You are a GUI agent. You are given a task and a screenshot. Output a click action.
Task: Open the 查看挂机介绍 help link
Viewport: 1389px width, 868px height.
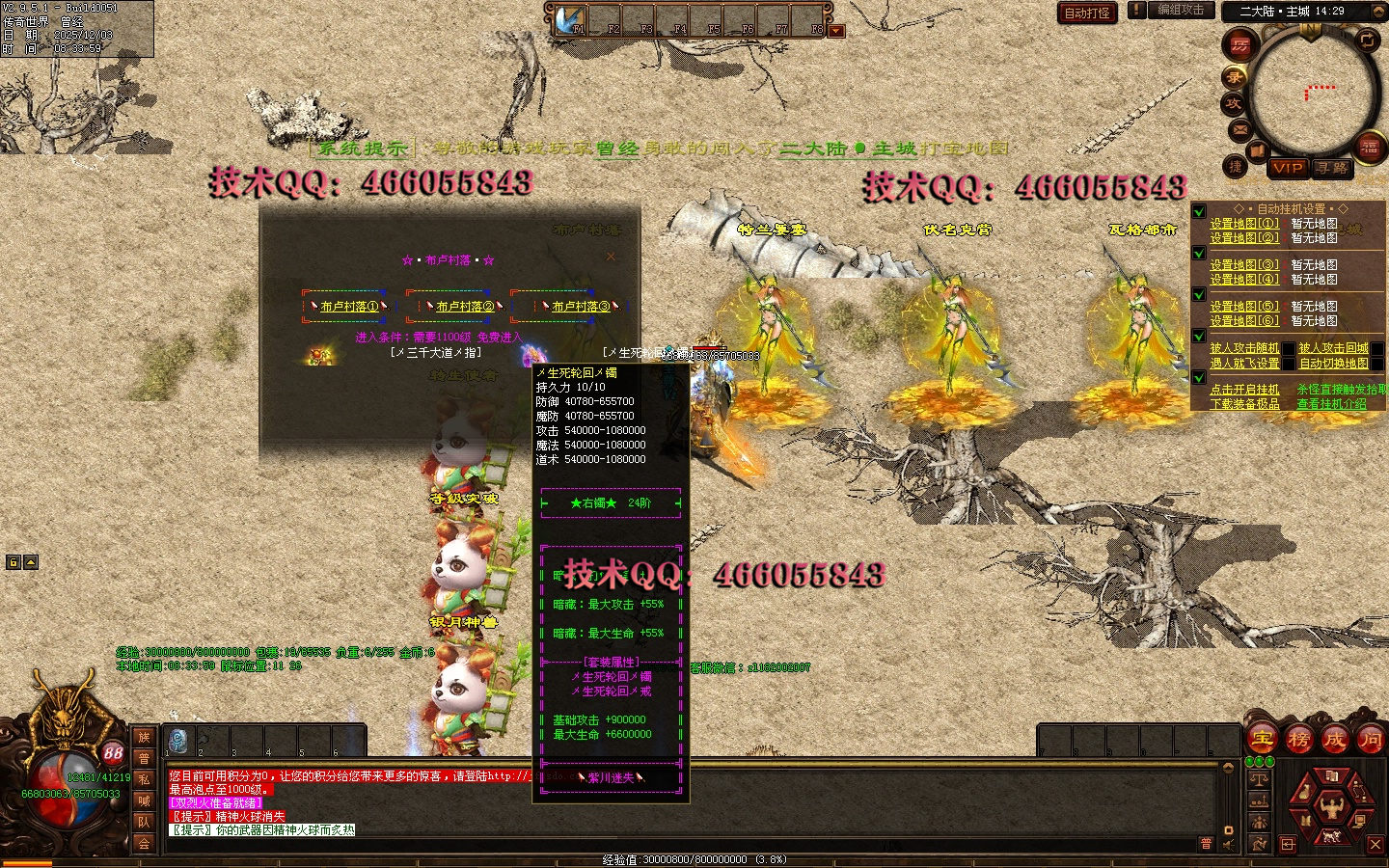point(1331,404)
